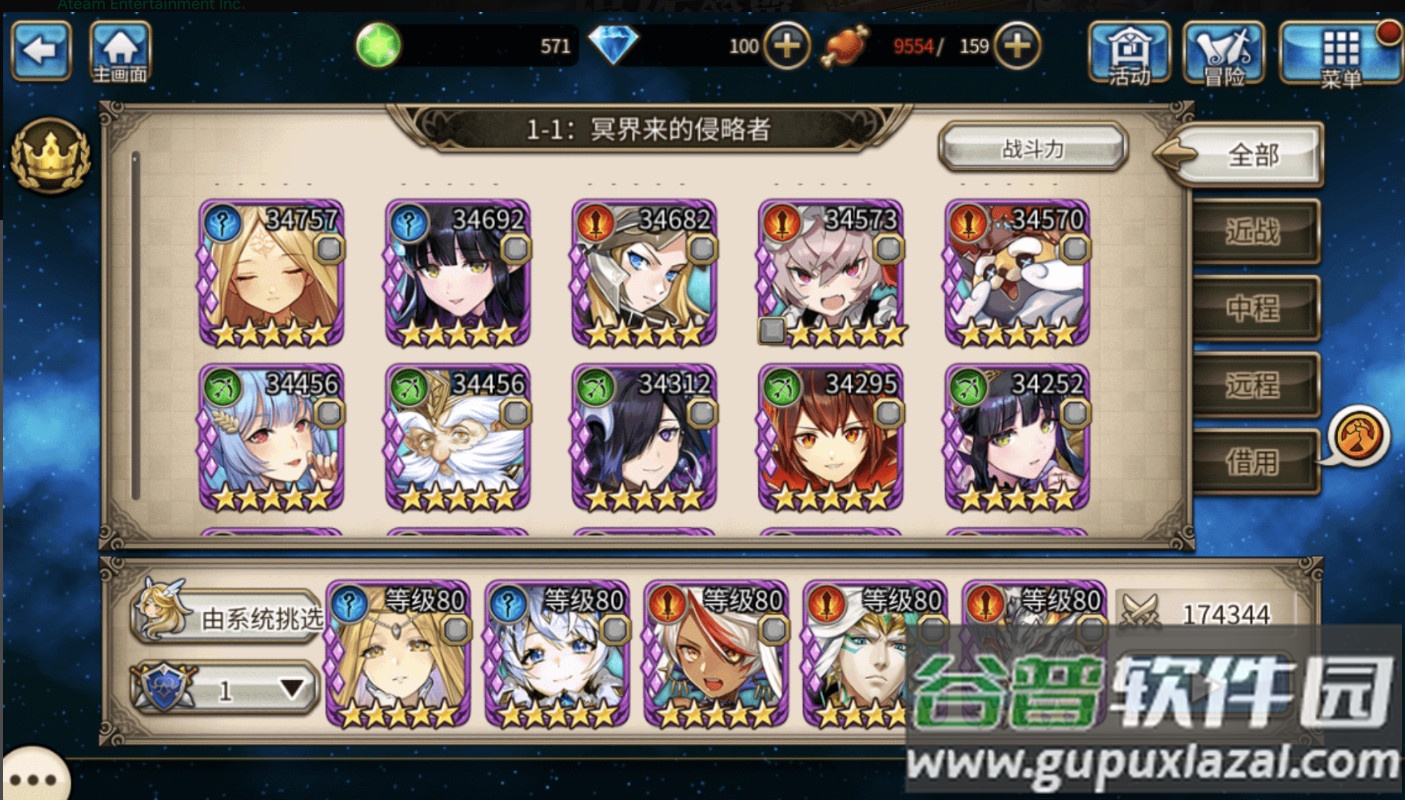Filter by 远程 ranged heroes
The width and height of the screenshot is (1405, 800).
pos(1254,384)
